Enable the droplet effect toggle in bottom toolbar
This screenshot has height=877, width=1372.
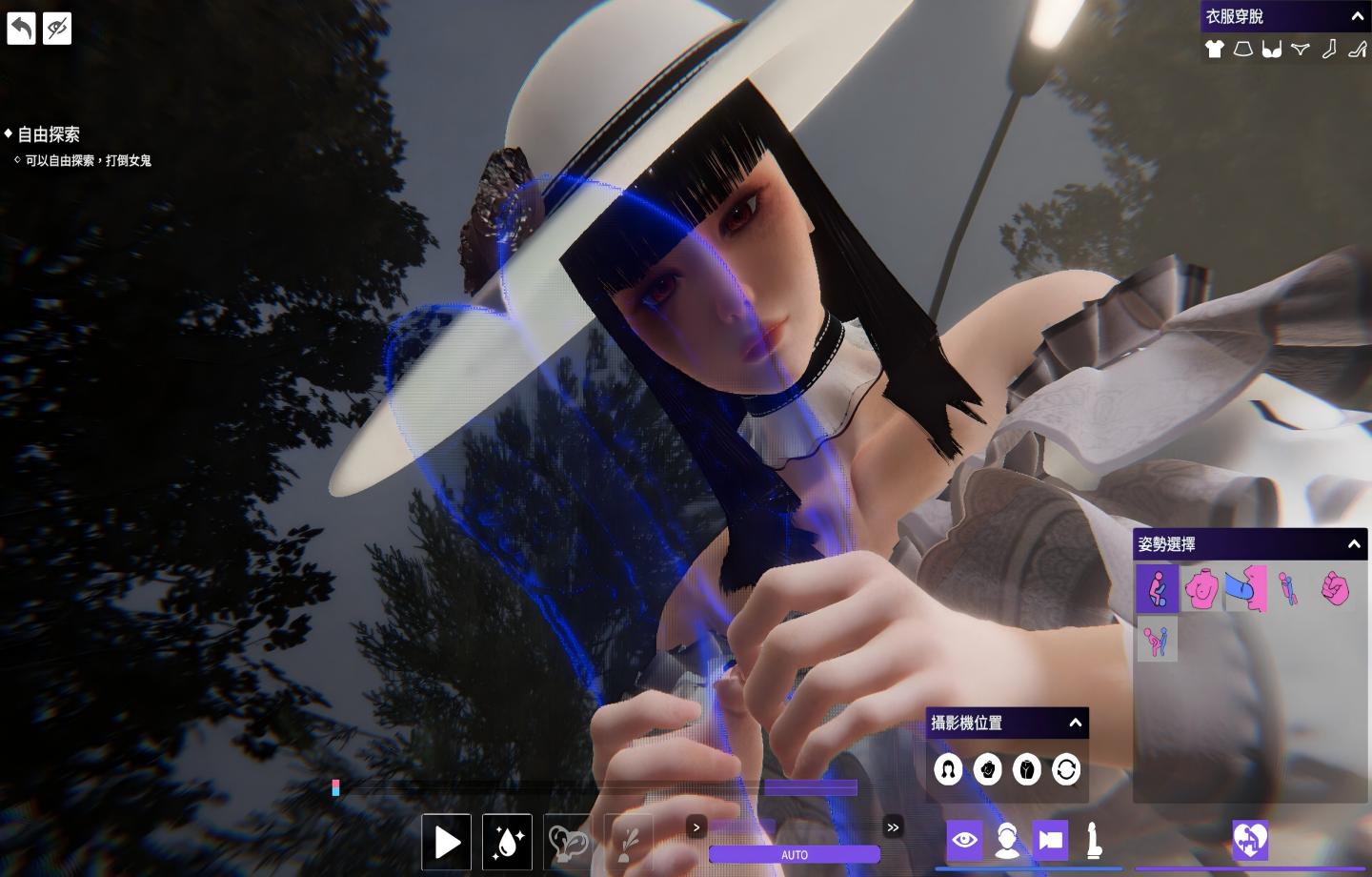507,842
